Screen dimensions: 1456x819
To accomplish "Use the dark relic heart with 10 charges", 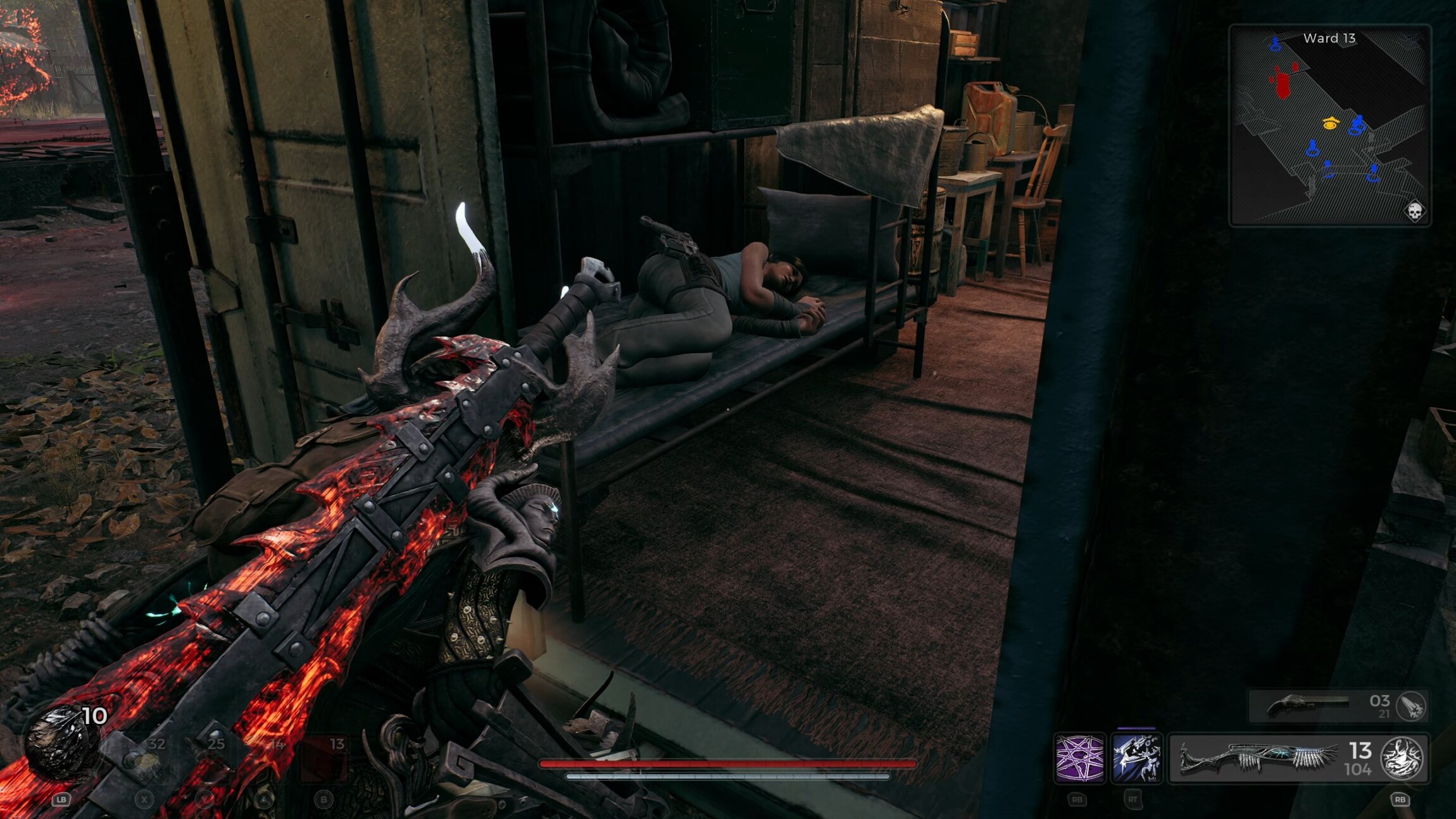I will (x=62, y=741).
